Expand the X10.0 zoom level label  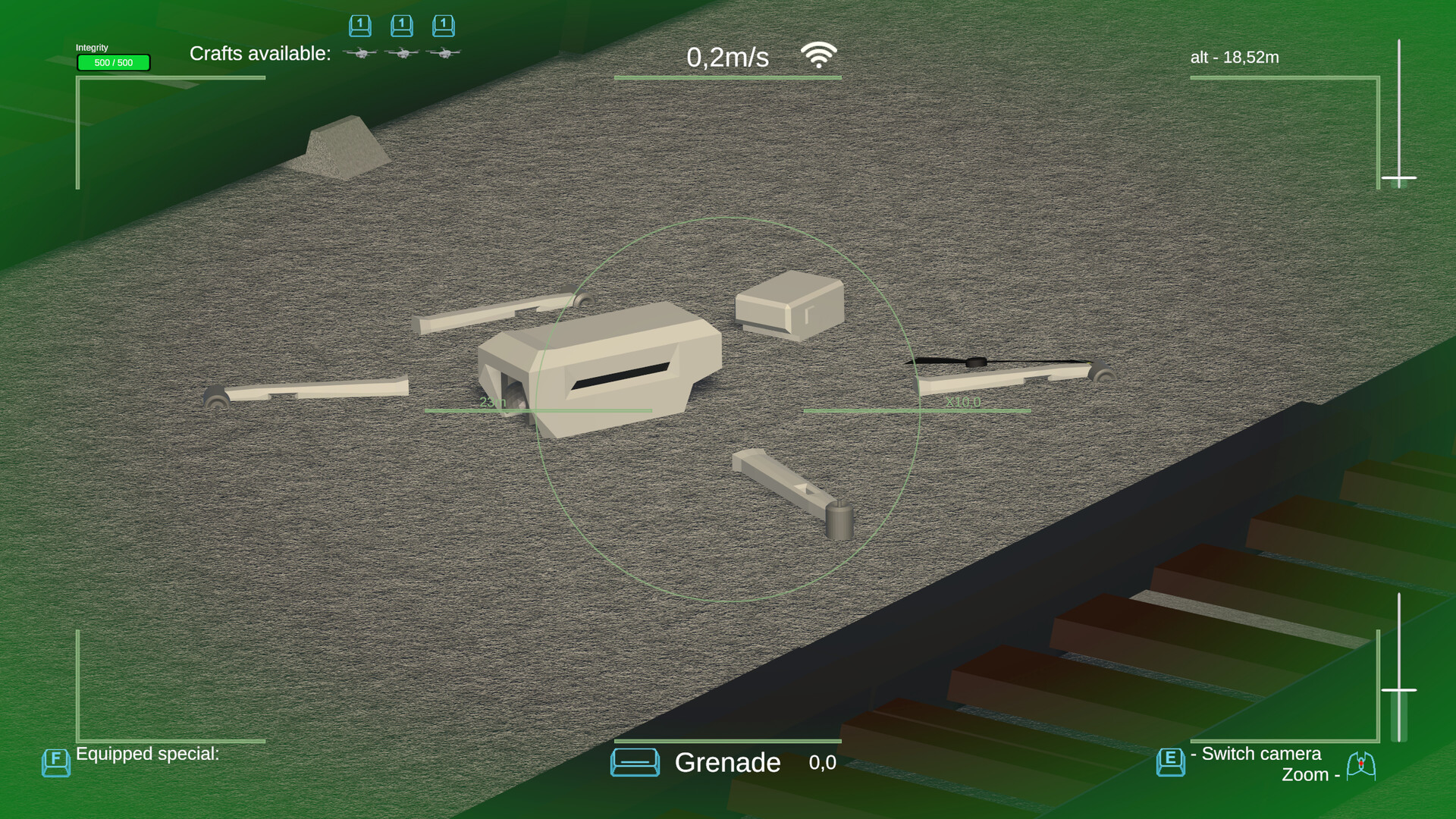click(x=964, y=403)
